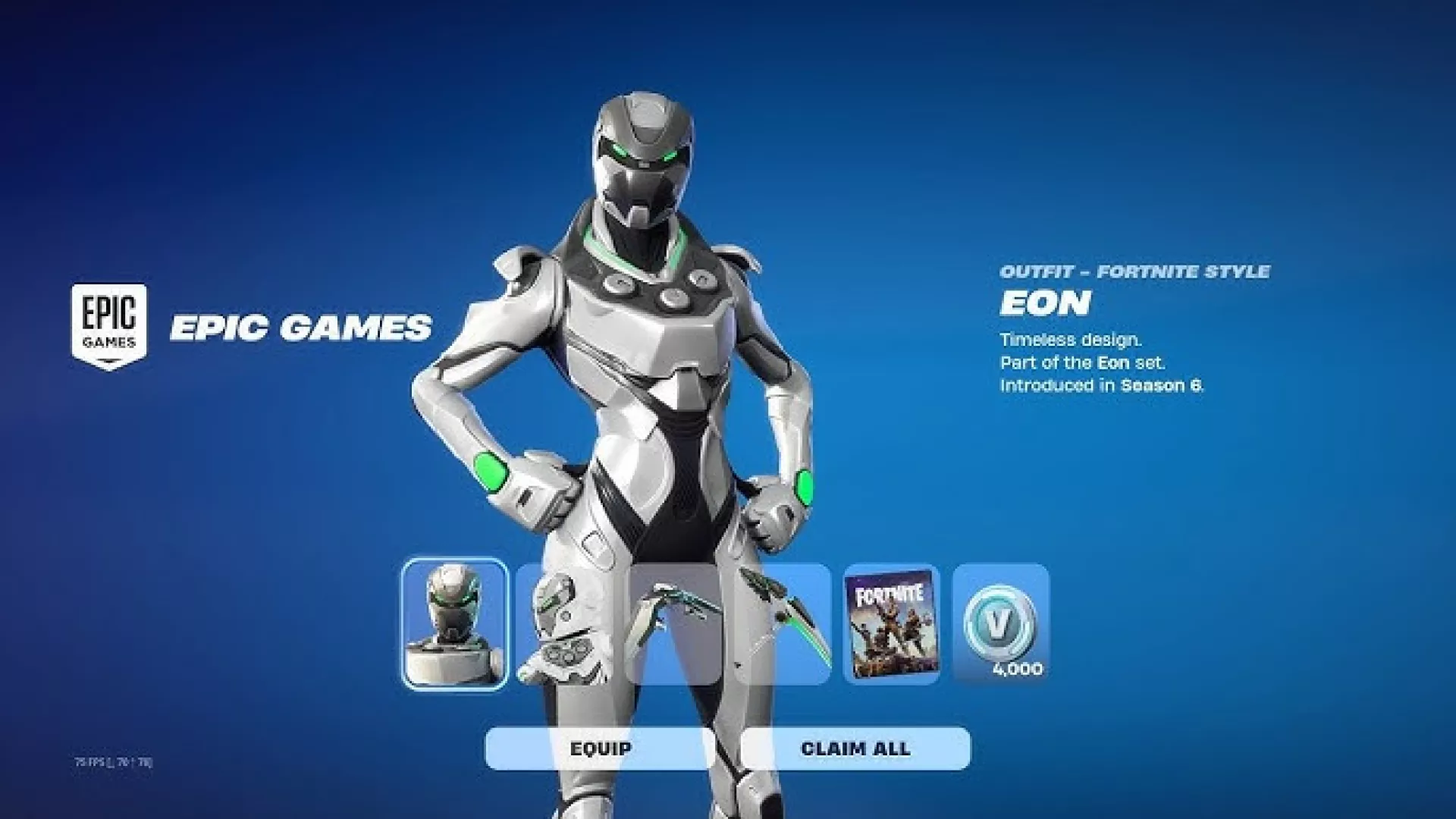
Task: Select the Eon outfit thumbnail
Action: (454, 624)
